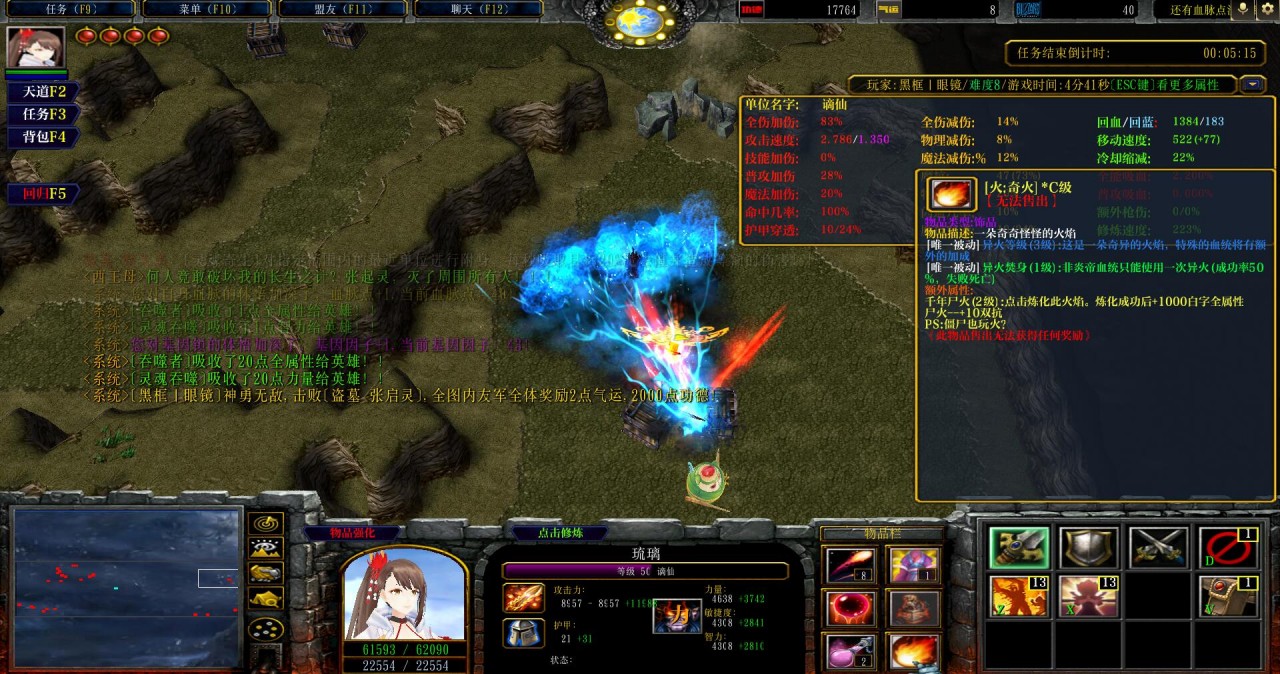Open the 菜单 (F10) game menu

pyautogui.click(x=205, y=9)
